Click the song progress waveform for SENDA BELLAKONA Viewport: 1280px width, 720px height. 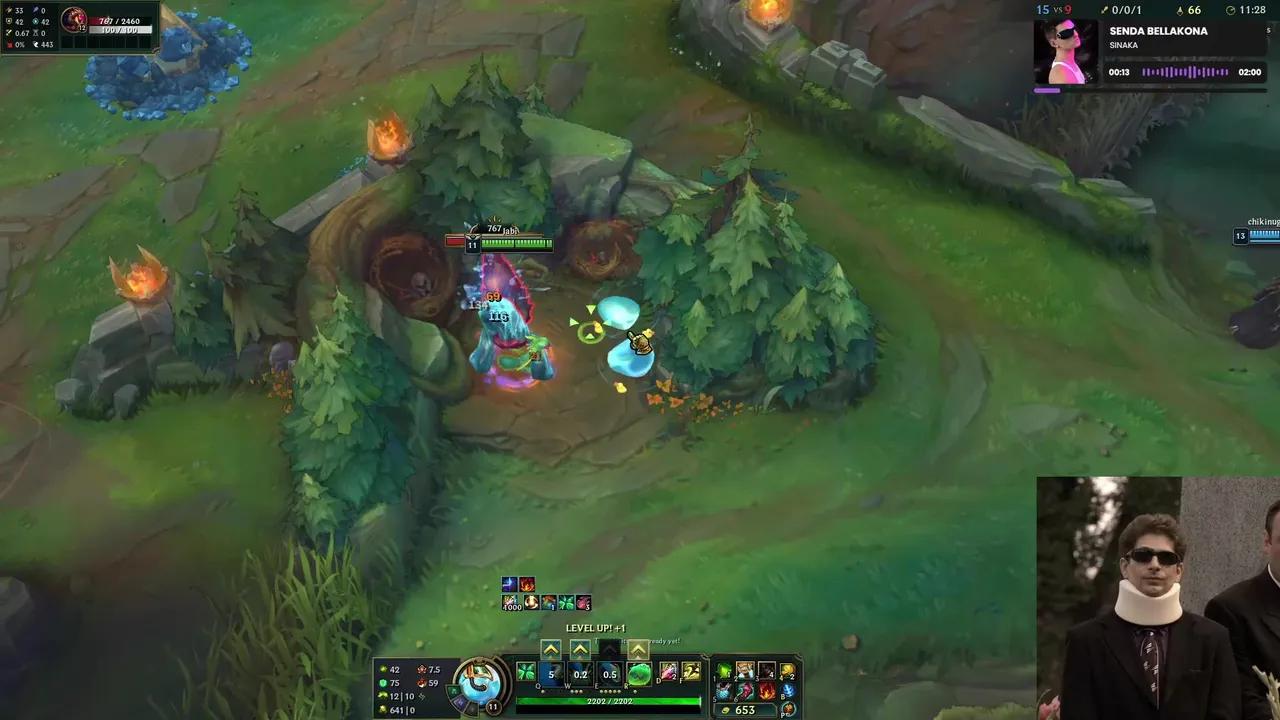(x=1185, y=72)
